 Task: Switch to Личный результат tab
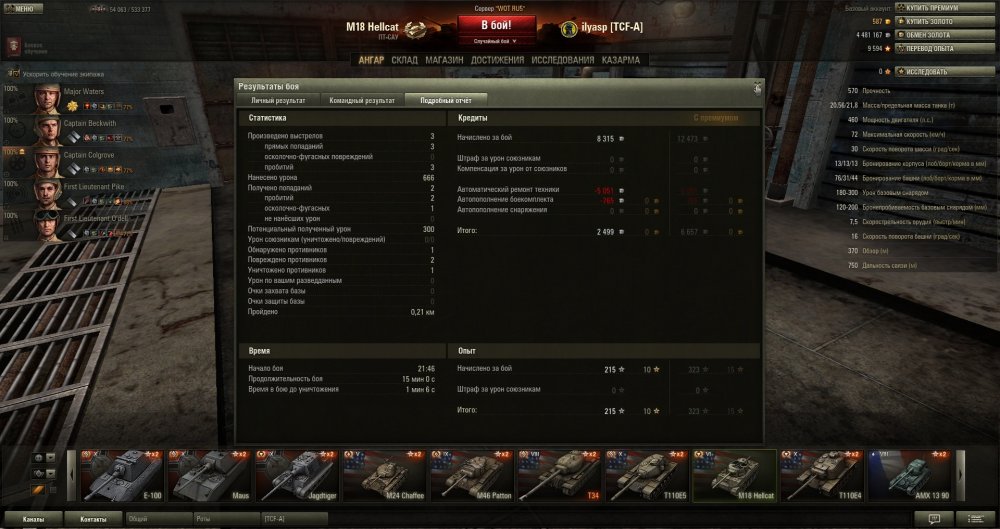278,100
